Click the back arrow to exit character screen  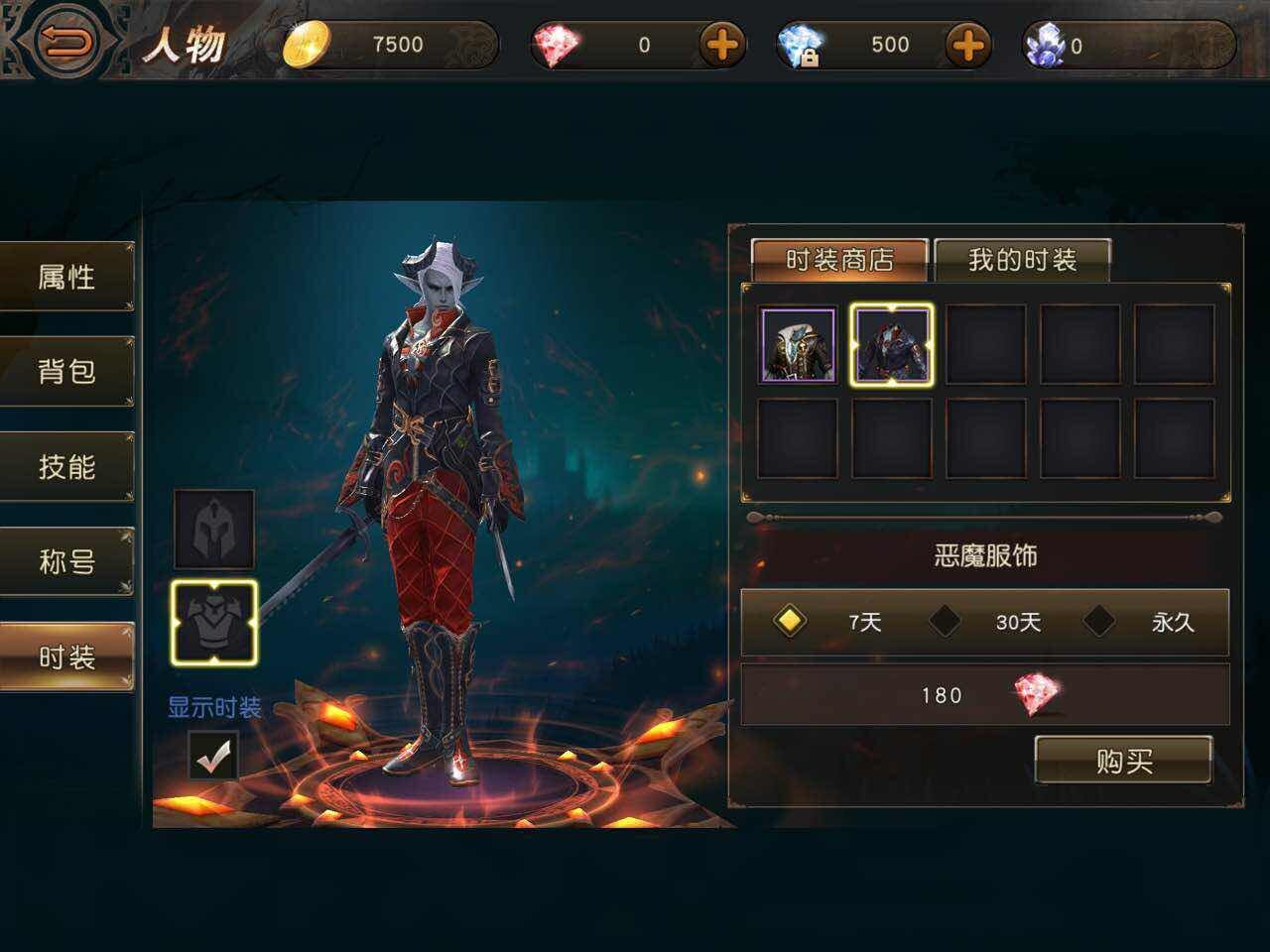tap(65, 42)
